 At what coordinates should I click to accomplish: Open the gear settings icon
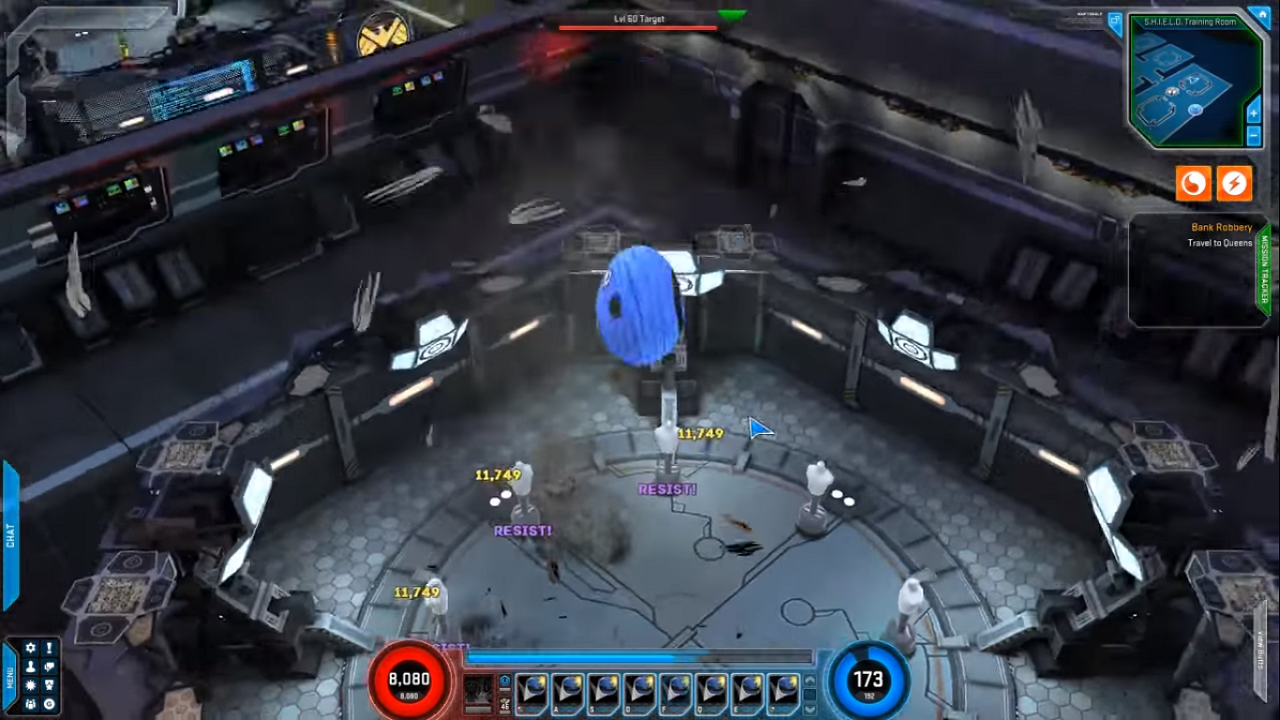tap(30, 648)
